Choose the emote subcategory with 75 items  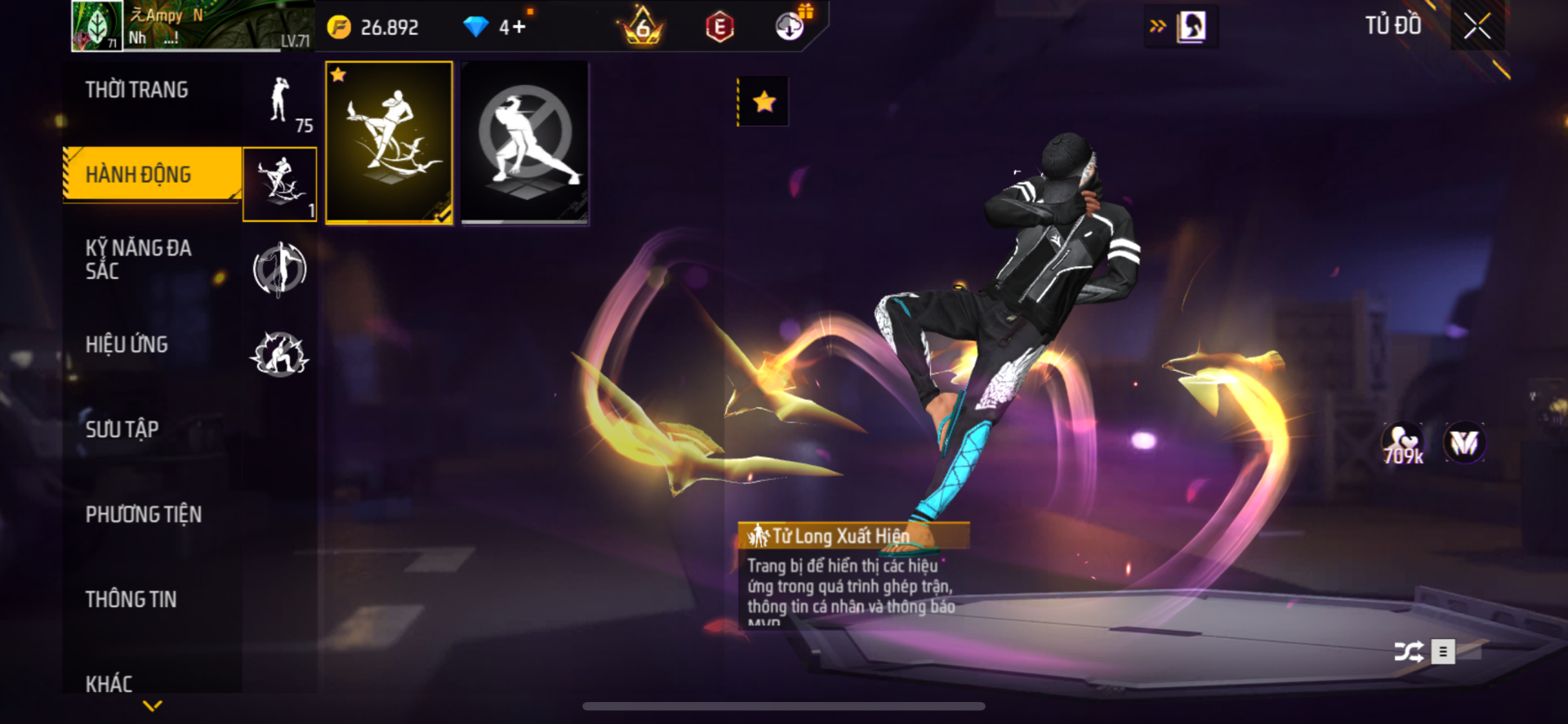pos(280,101)
